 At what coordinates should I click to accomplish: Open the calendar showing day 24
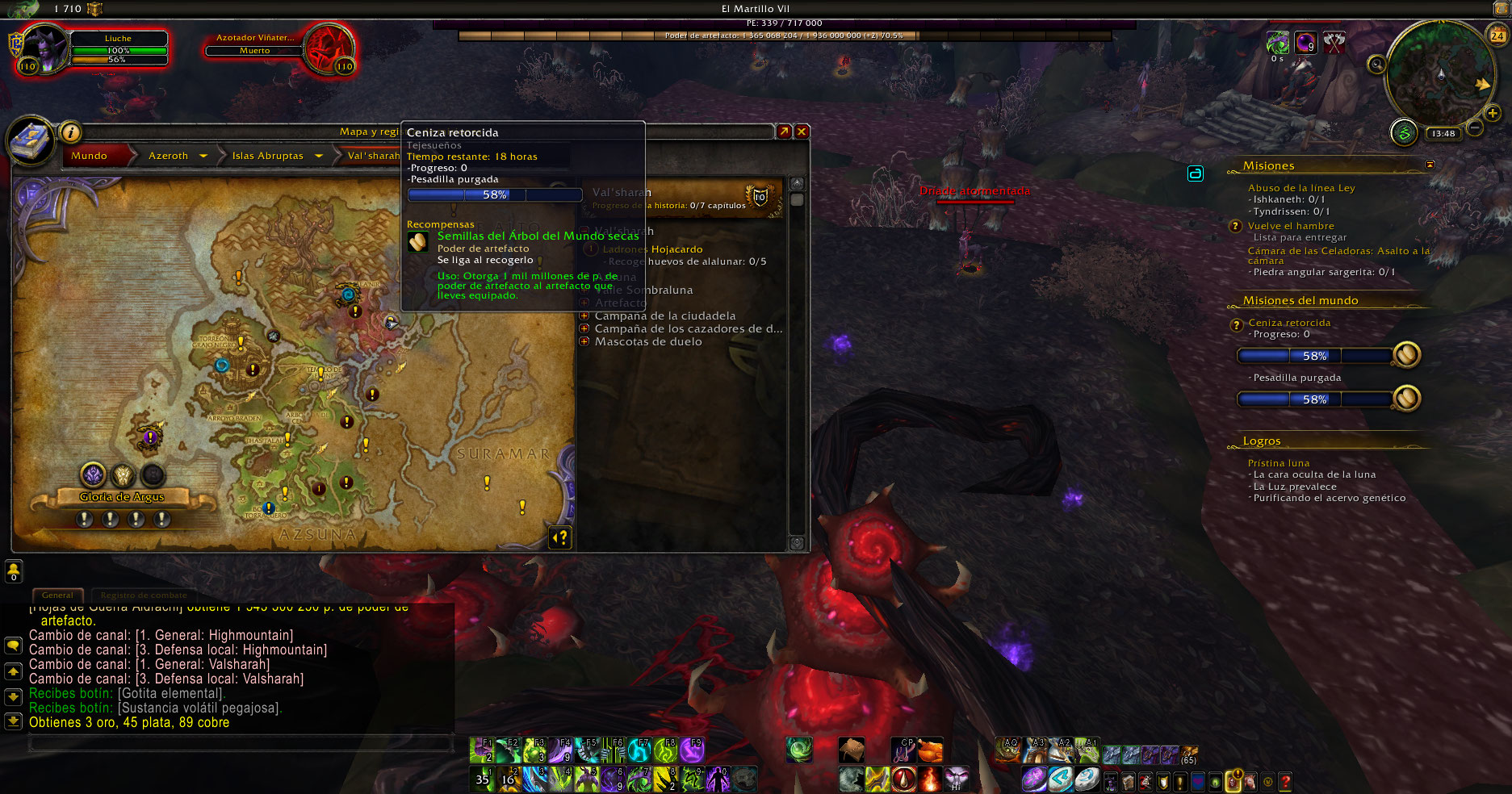[1497, 36]
